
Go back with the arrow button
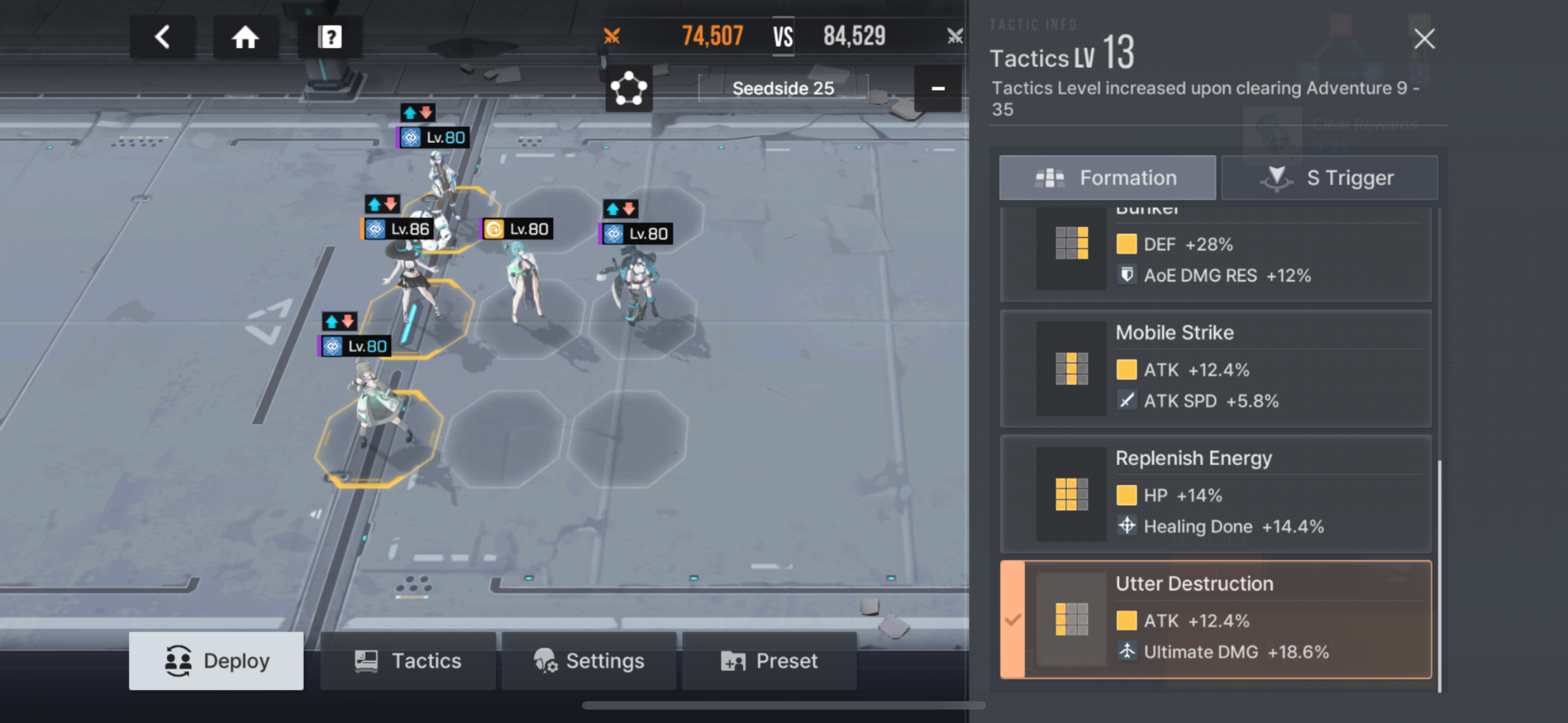click(162, 37)
